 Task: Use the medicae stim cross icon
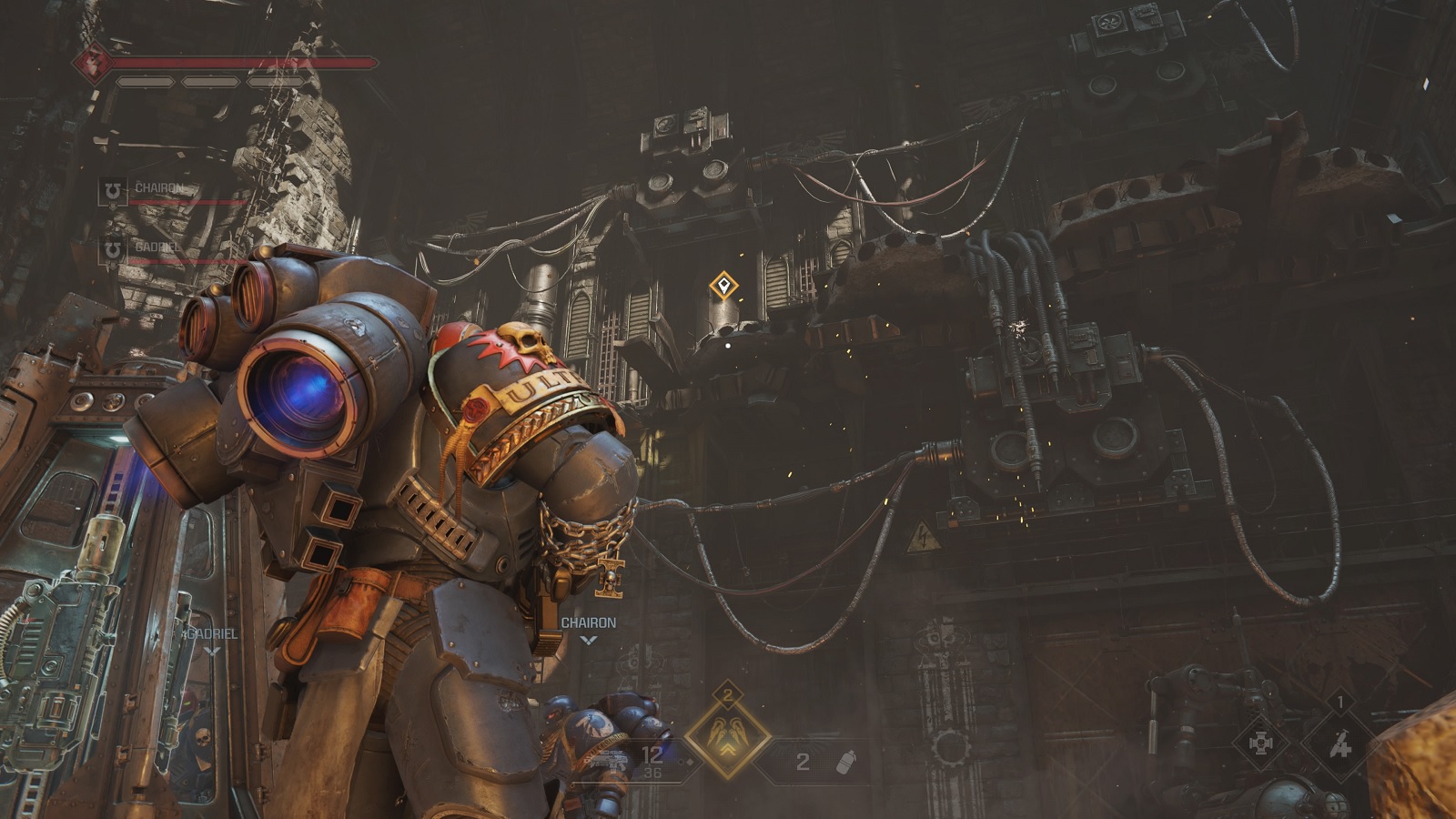[x=1260, y=743]
